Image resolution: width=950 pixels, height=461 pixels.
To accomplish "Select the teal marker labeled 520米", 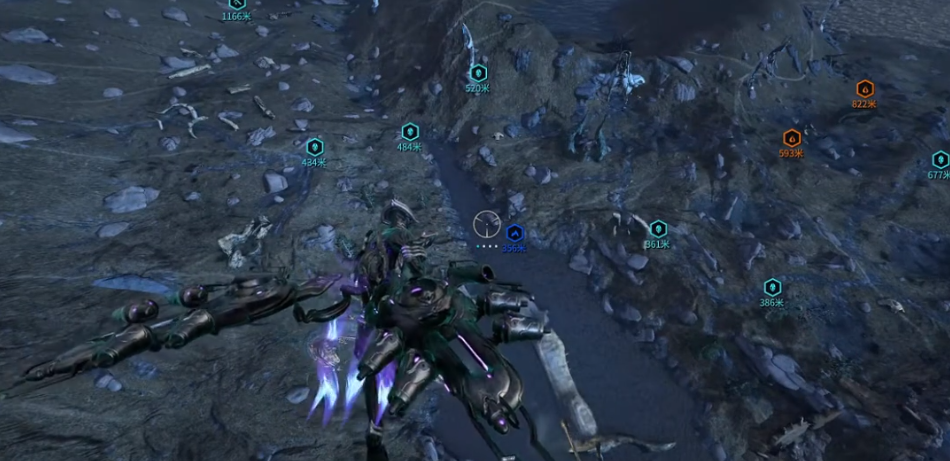I will (478, 73).
